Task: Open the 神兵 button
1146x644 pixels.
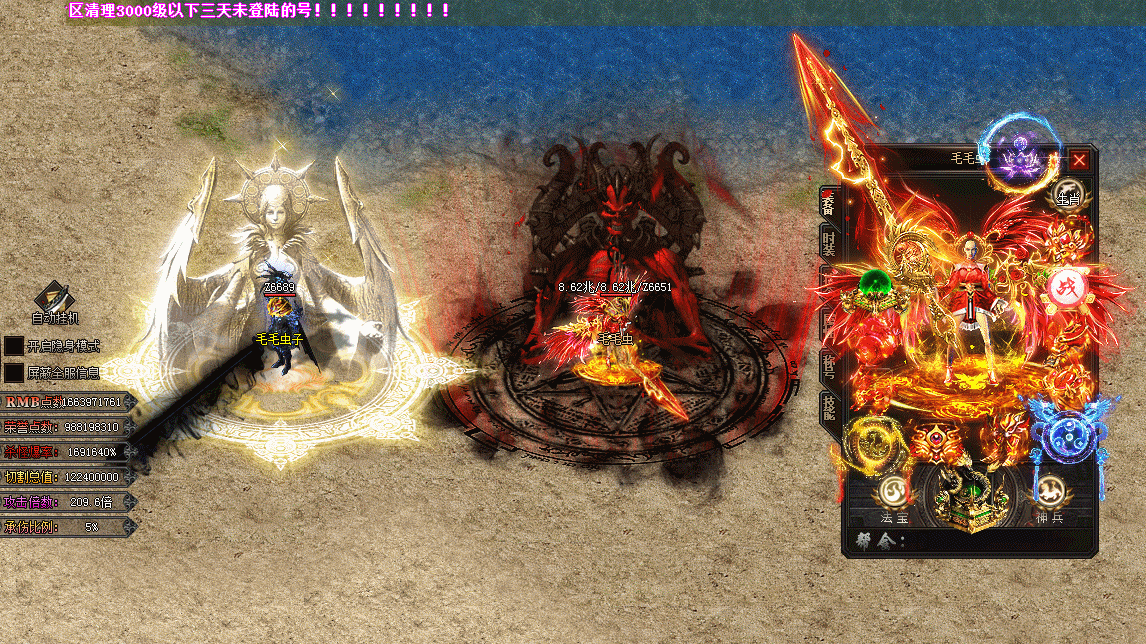Action: tap(1049, 492)
